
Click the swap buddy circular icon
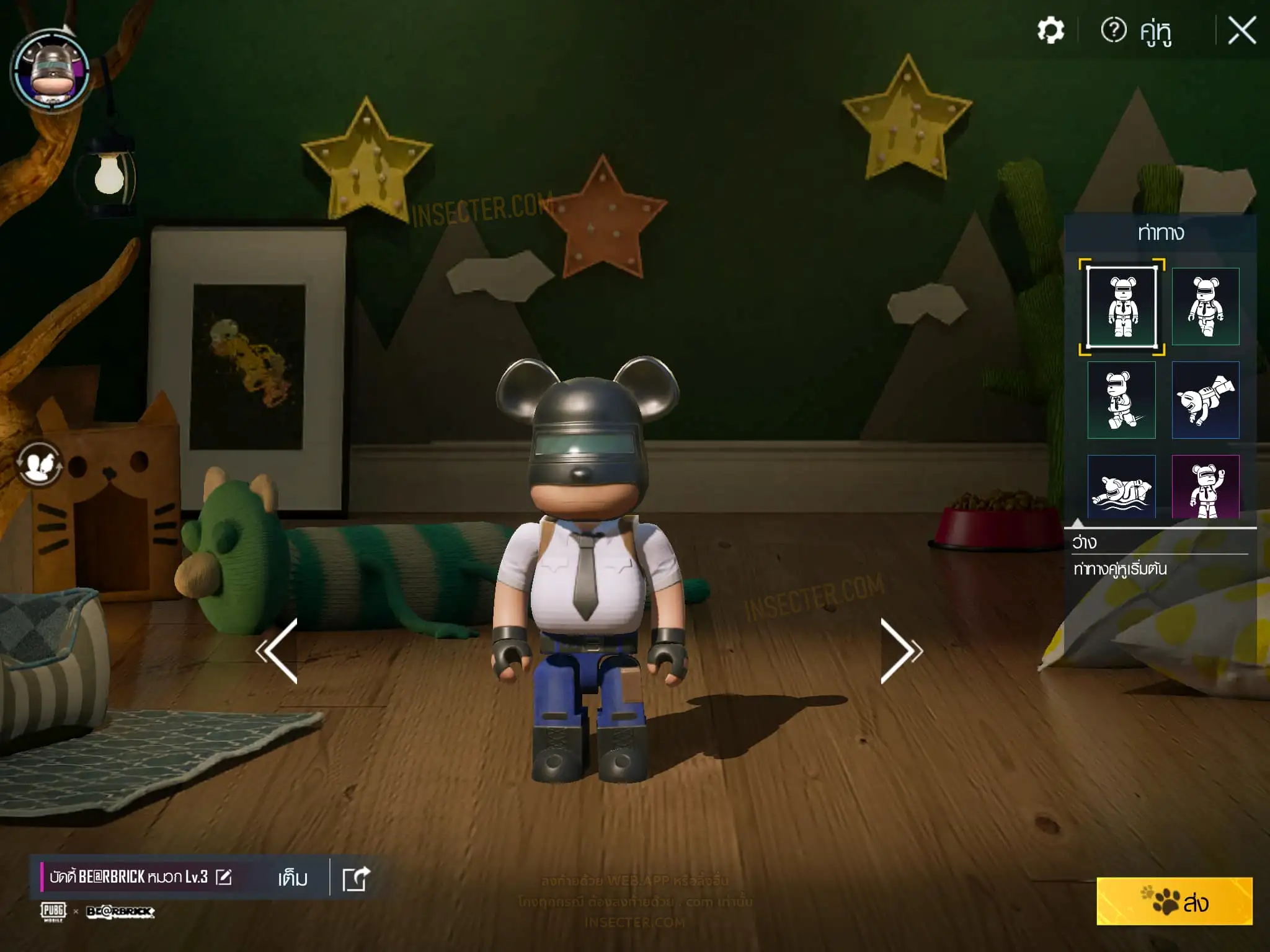coord(39,464)
